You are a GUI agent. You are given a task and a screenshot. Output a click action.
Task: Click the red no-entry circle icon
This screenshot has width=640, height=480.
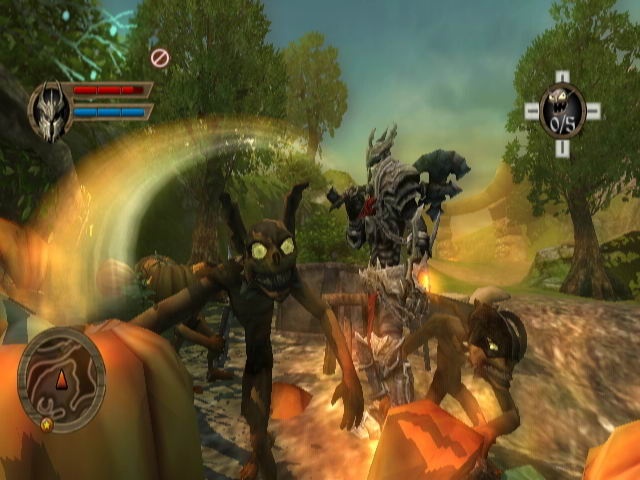[x=159, y=58]
